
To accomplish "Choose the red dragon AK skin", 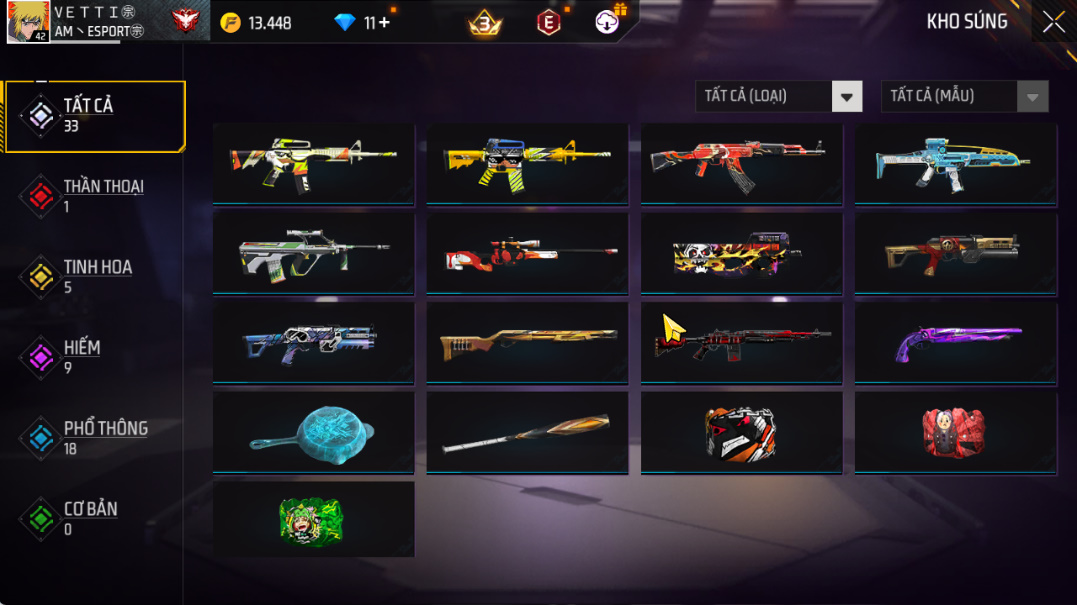I will 741,163.
